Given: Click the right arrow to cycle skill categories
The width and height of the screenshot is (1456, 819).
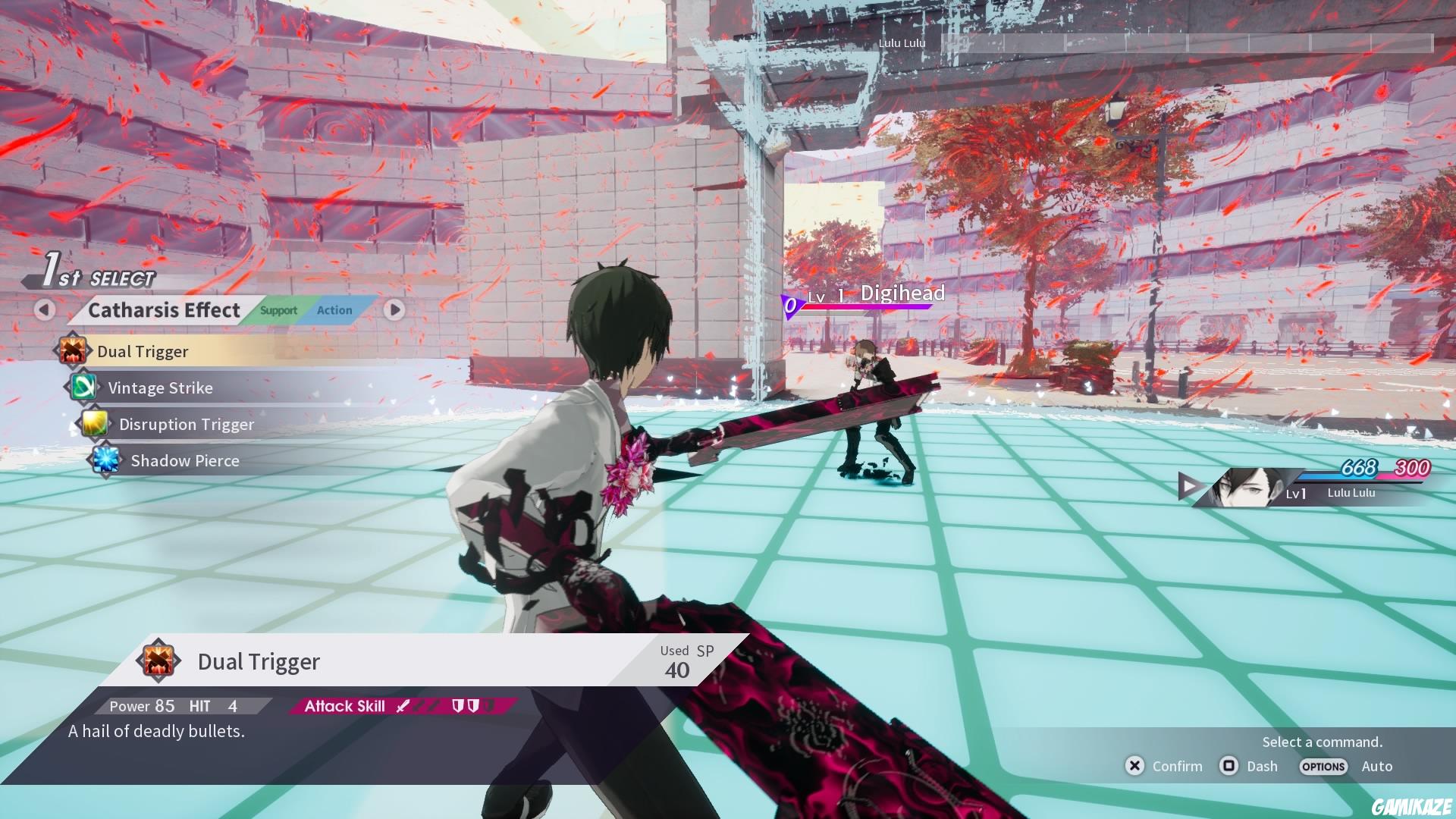Looking at the screenshot, I should pyautogui.click(x=394, y=310).
